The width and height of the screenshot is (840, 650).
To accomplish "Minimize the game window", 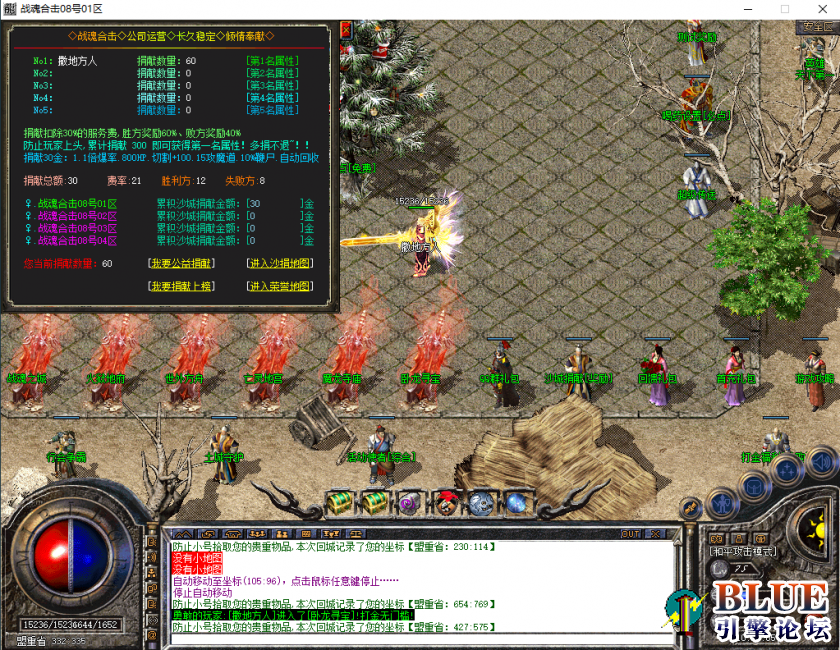I will coord(749,9).
